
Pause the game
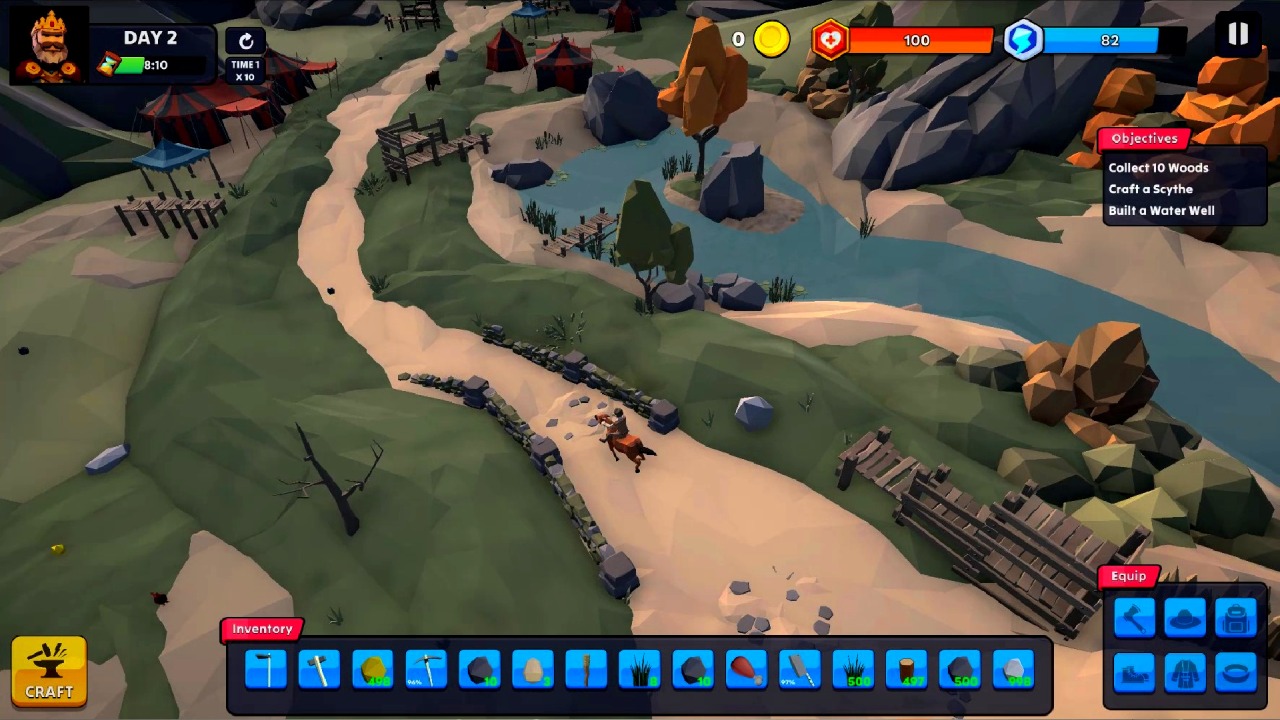(1237, 35)
